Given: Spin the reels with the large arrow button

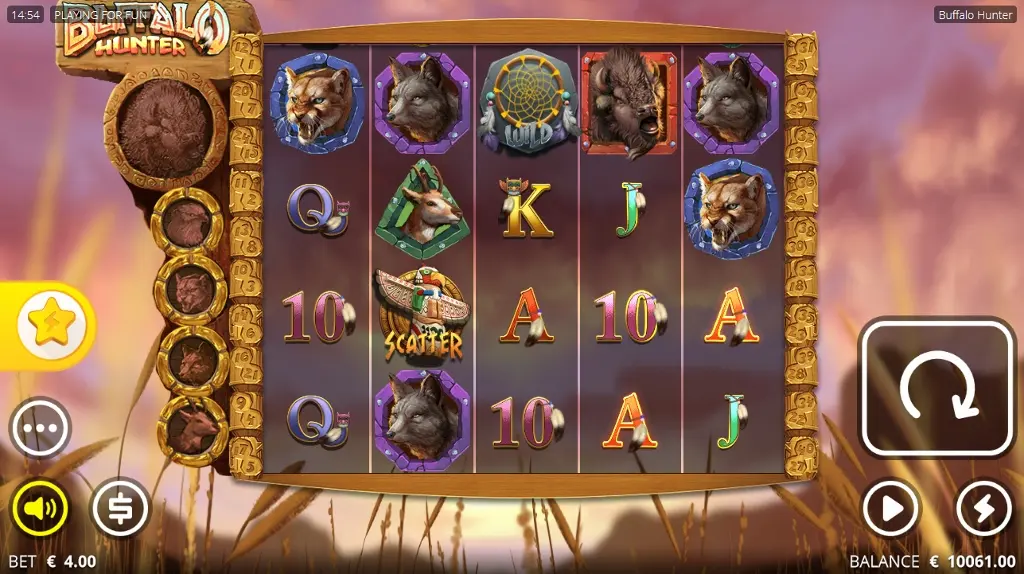Looking at the screenshot, I should tap(937, 387).
